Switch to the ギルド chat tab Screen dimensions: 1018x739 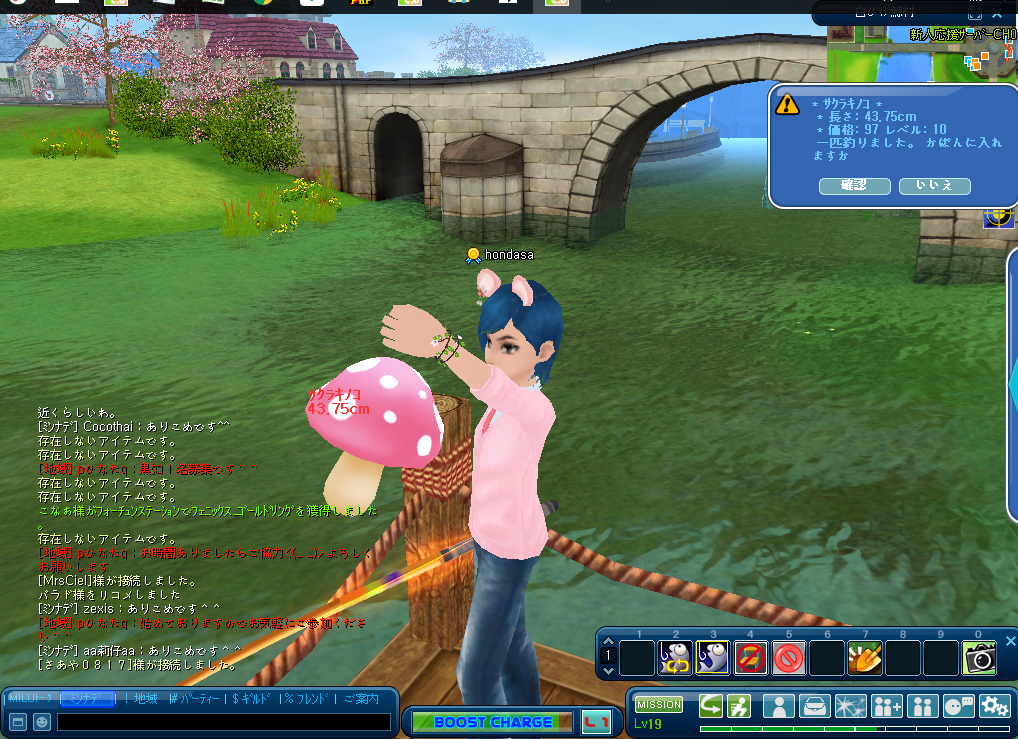click(x=252, y=698)
